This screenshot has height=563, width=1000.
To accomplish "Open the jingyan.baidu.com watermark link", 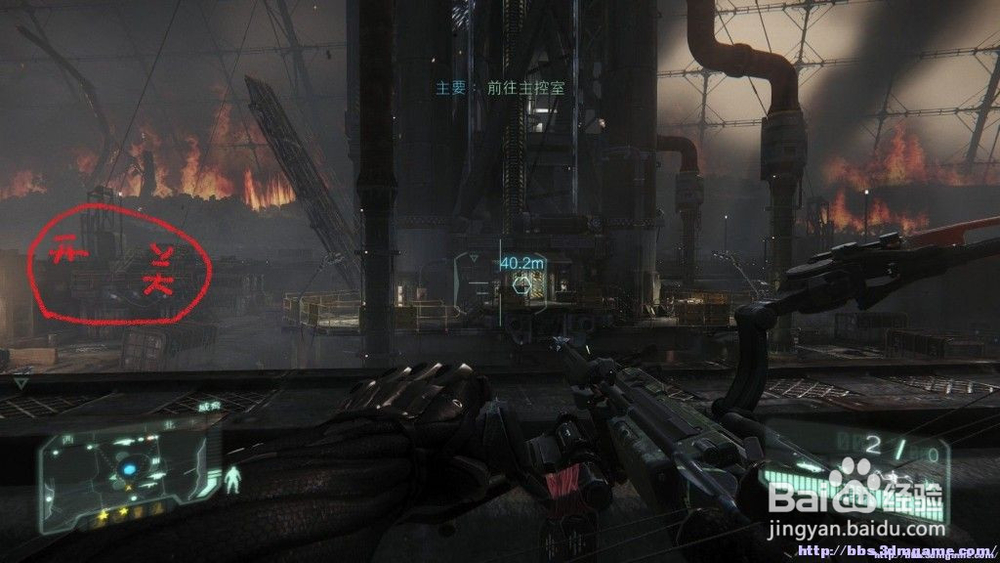I will [856, 529].
